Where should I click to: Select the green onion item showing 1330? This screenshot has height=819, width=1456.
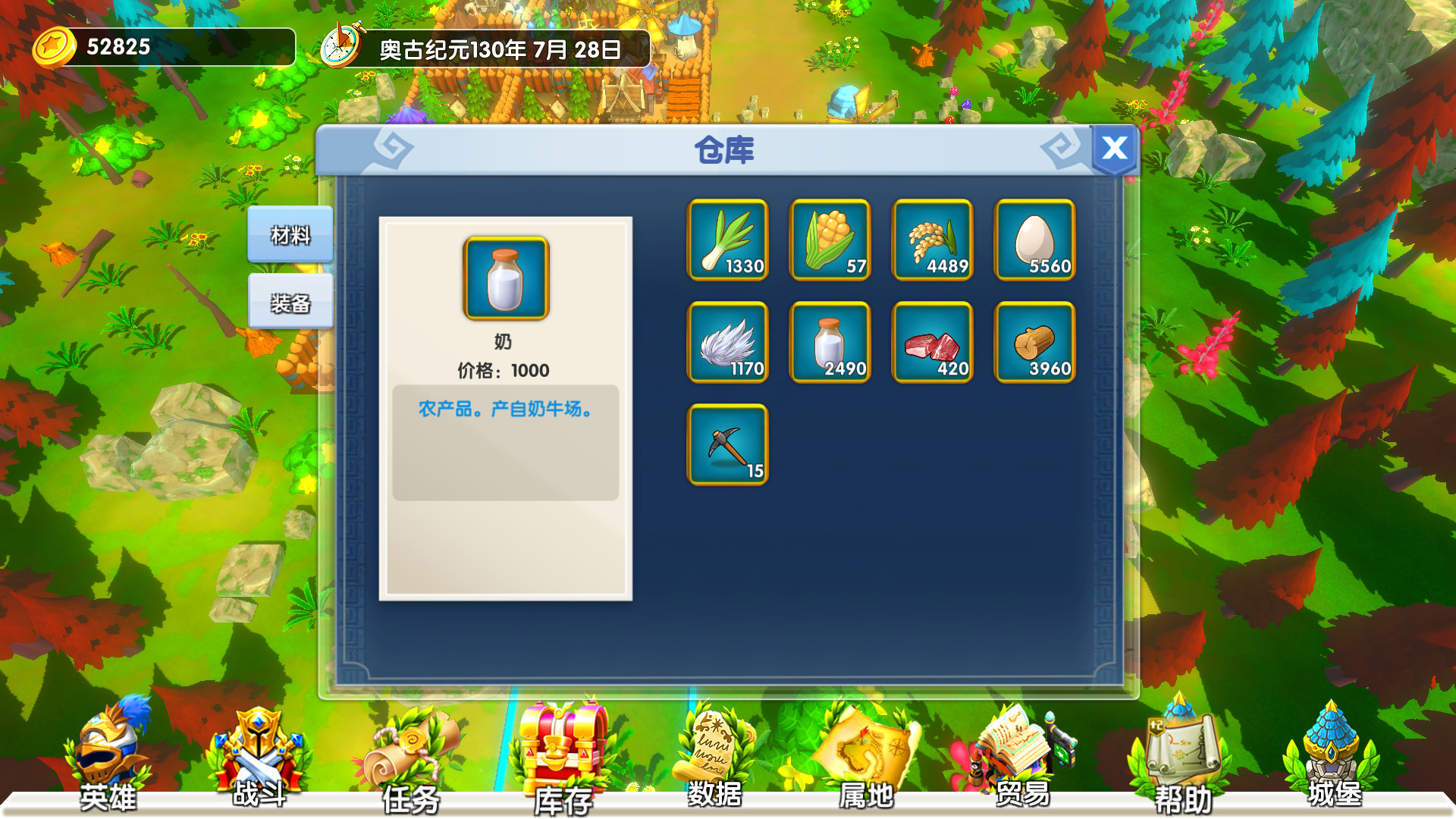[x=727, y=240]
